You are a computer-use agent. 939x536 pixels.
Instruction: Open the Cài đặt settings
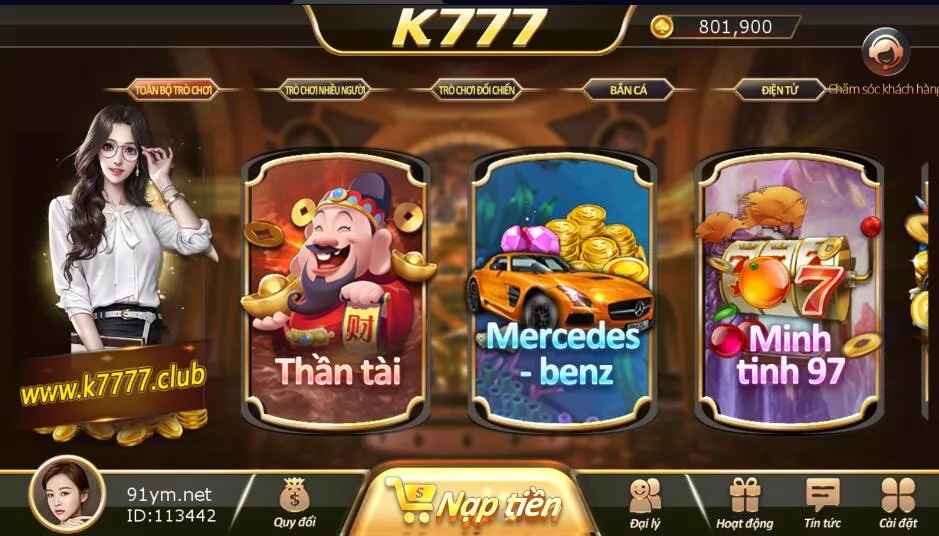tap(898, 502)
